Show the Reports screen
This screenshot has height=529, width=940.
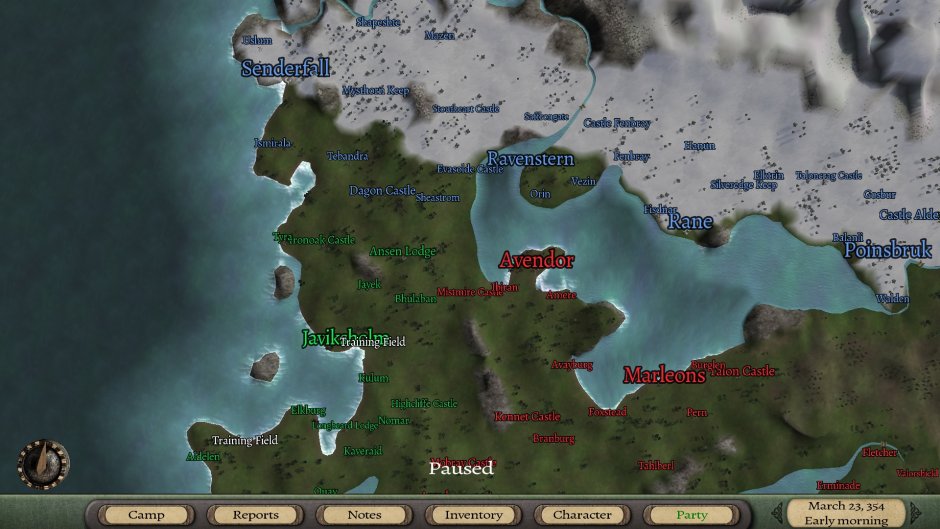(255, 515)
